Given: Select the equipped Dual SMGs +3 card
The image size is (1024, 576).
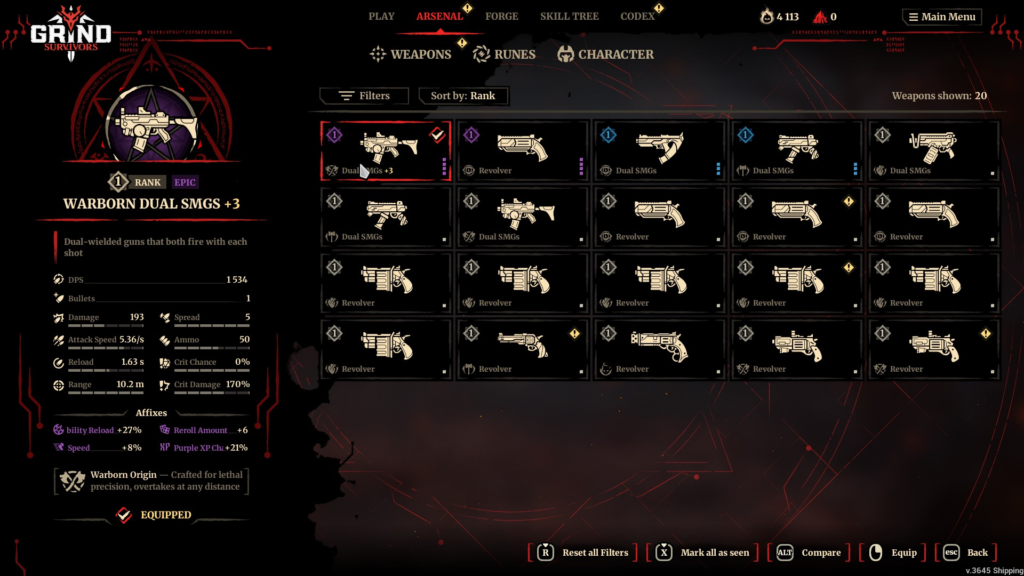Looking at the screenshot, I should point(386,151).
